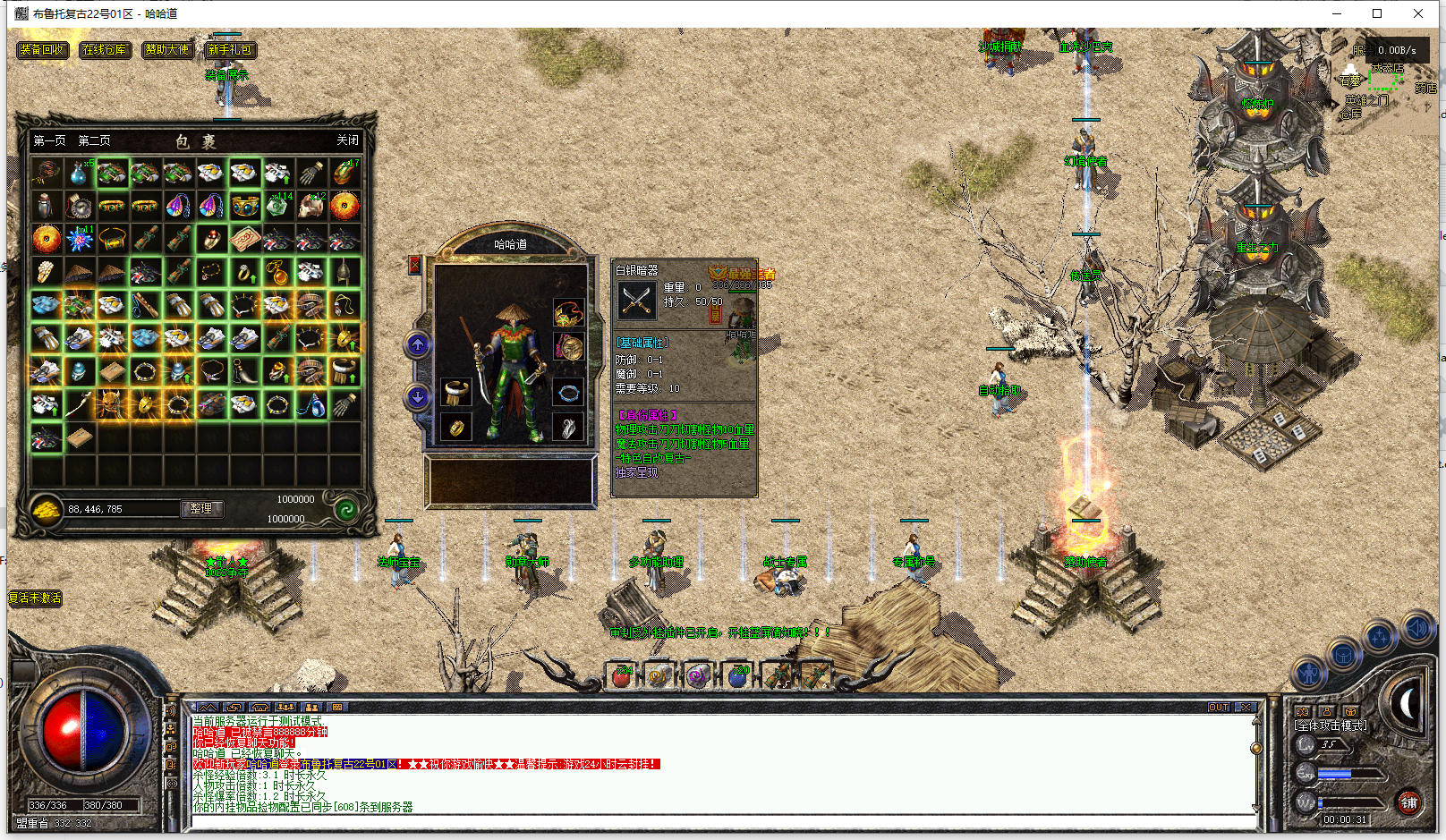
Task: Select the equipped blue bracelet slot
Action: pos(567,393)
